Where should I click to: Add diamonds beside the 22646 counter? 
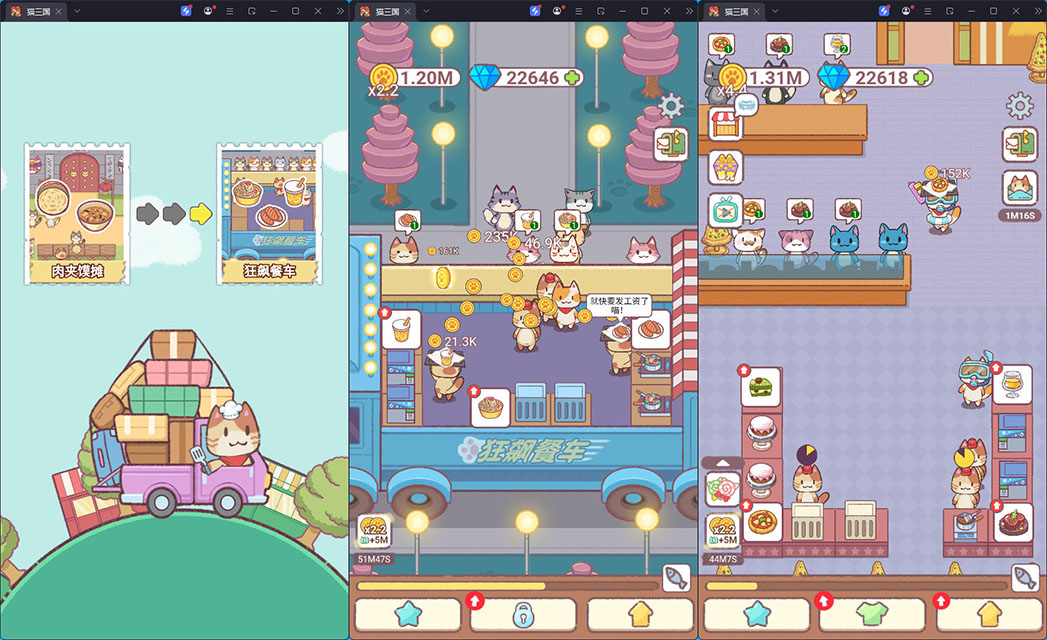click(x=573, y=77)
